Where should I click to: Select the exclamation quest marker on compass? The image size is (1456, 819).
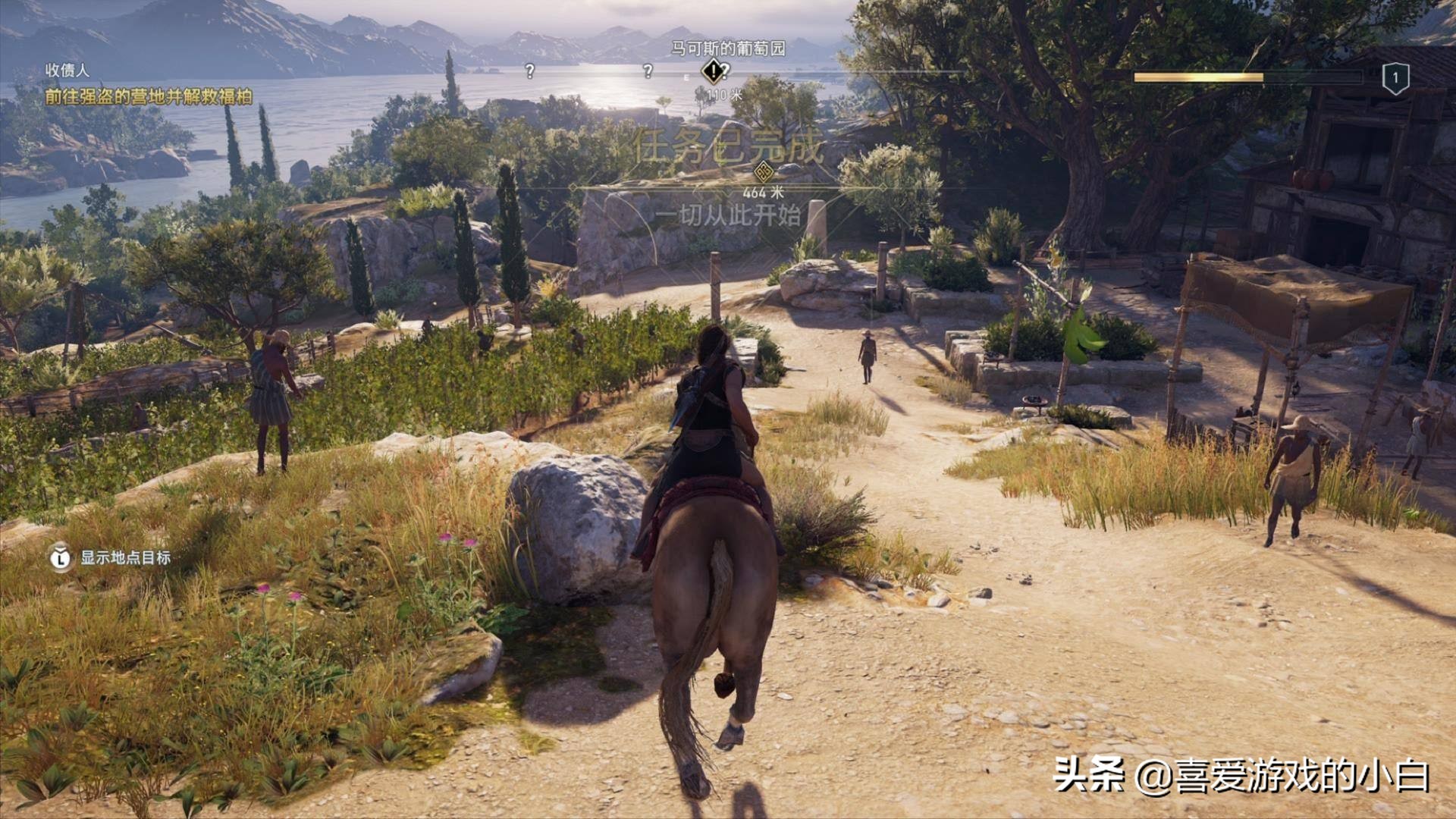point(712,72)
